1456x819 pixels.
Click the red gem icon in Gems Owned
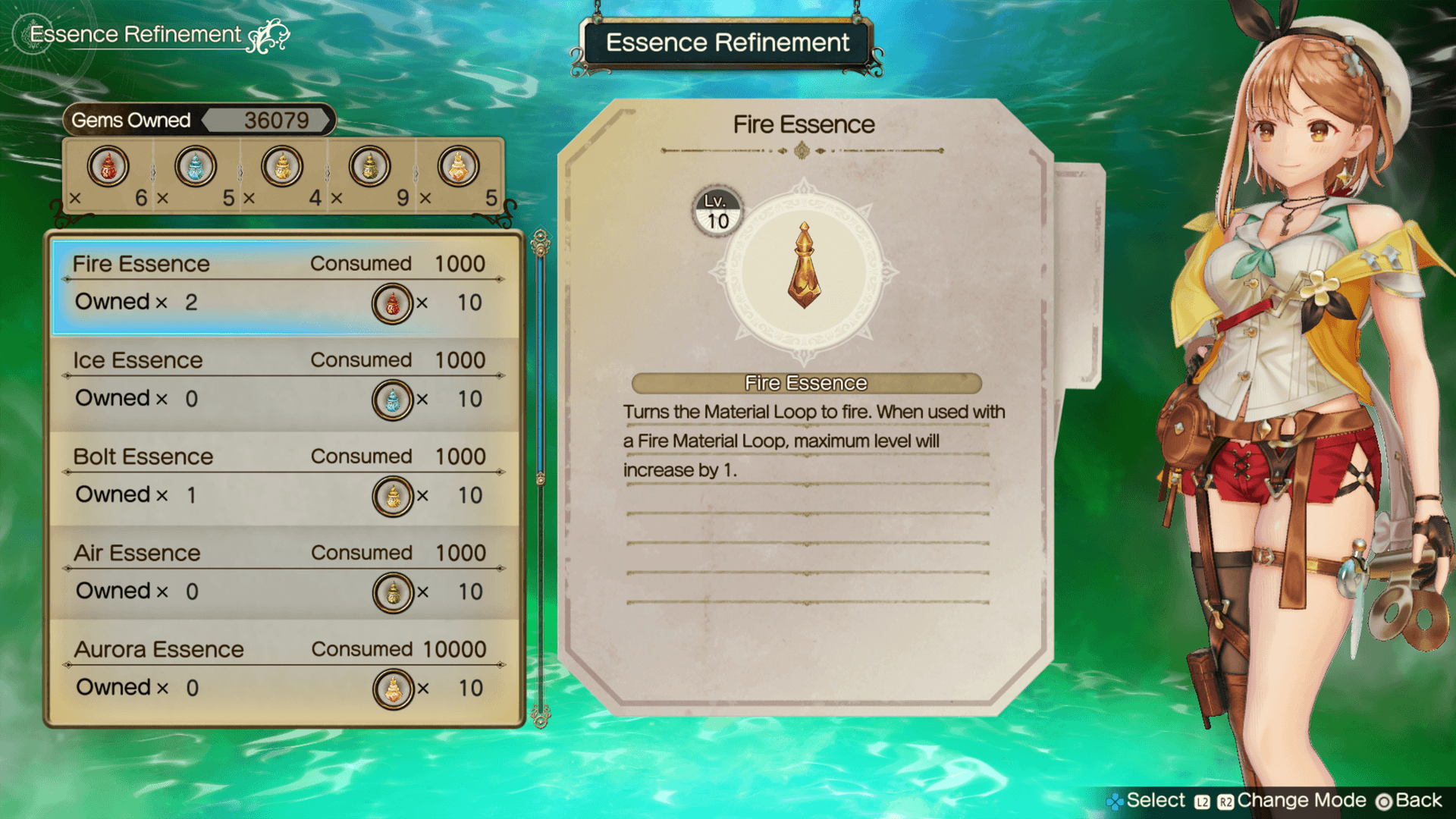pos(108,167)
